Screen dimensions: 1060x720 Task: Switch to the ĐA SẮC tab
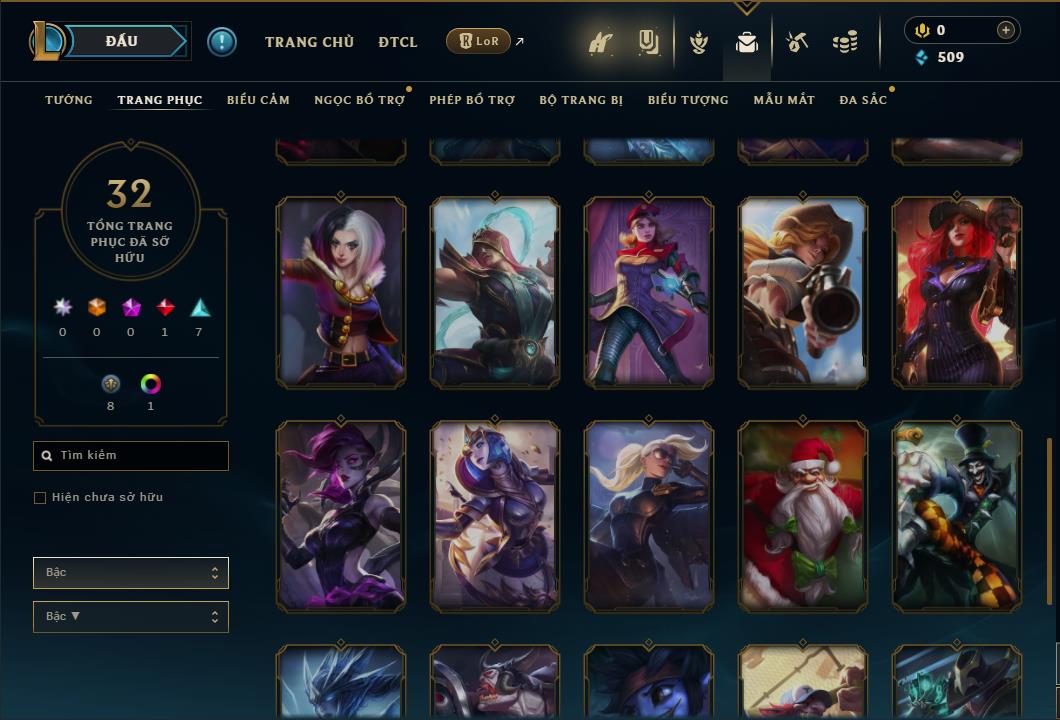863,100
